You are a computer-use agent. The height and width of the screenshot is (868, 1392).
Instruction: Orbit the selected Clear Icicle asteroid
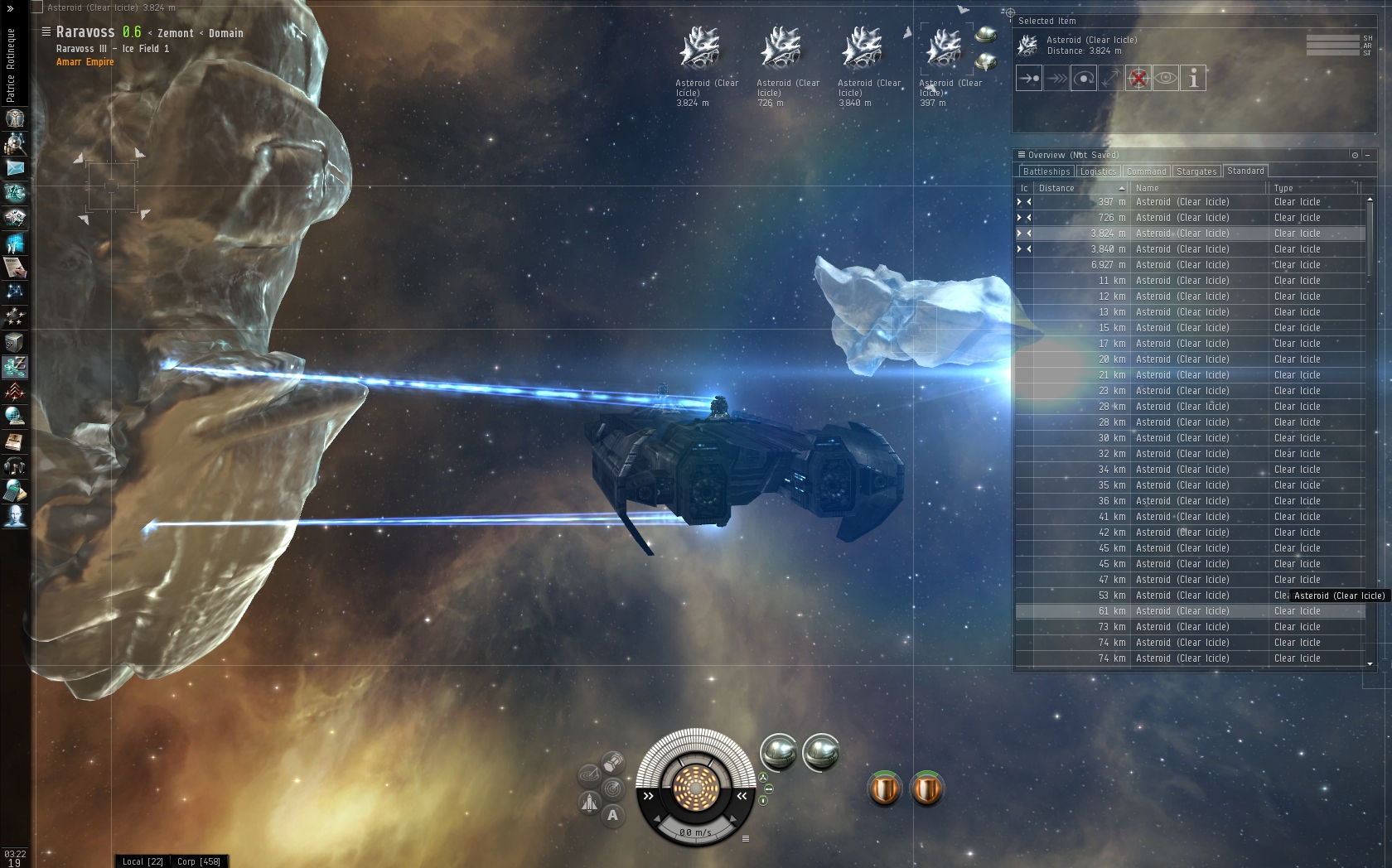click(x=1084, y=79)
